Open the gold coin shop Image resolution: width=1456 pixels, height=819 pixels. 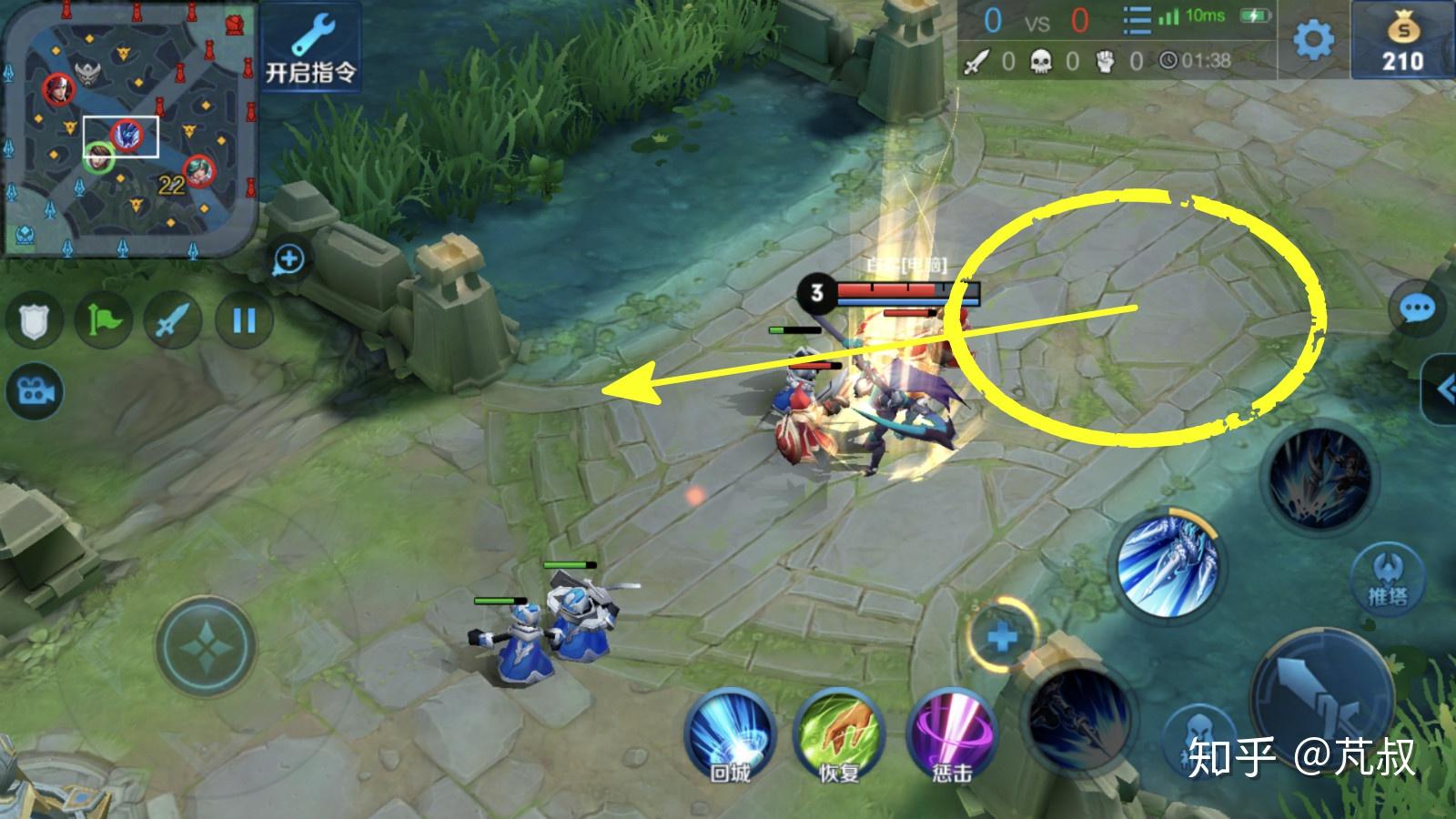(x=1402, y=43)
